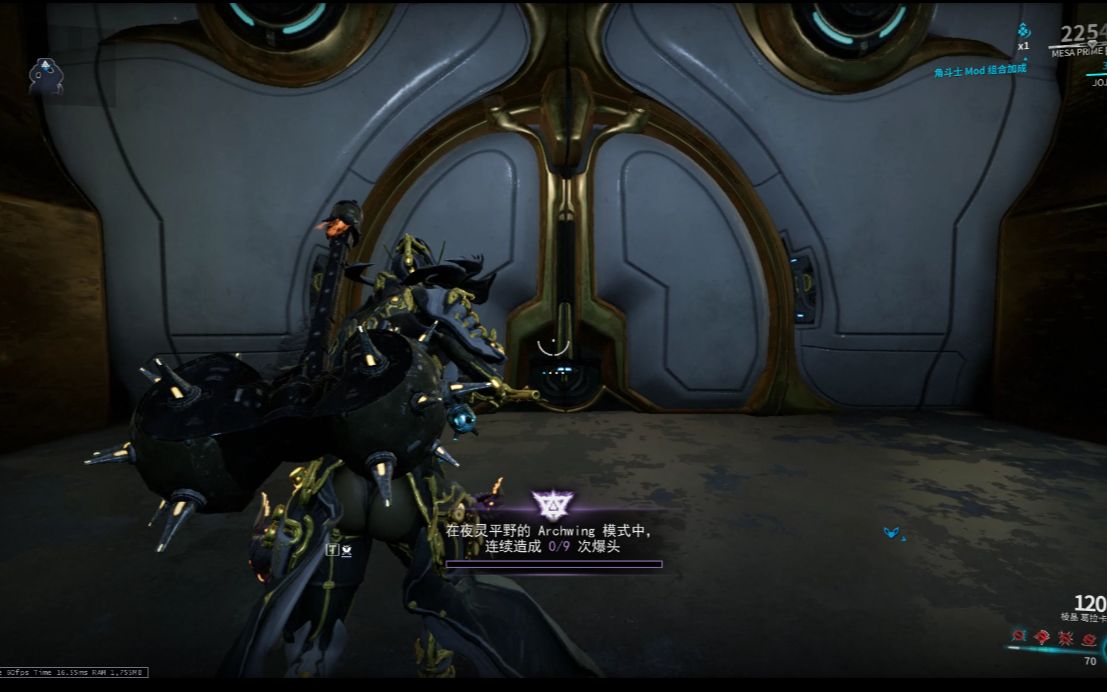Click the purple Riven challenge emblem

coord(550,503)
